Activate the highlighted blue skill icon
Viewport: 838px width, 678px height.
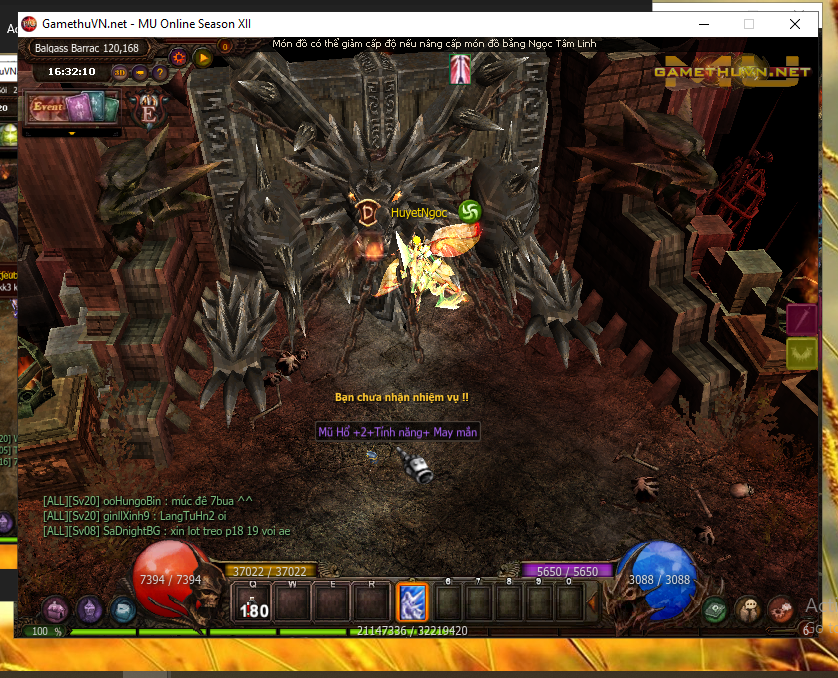[413, 602]
